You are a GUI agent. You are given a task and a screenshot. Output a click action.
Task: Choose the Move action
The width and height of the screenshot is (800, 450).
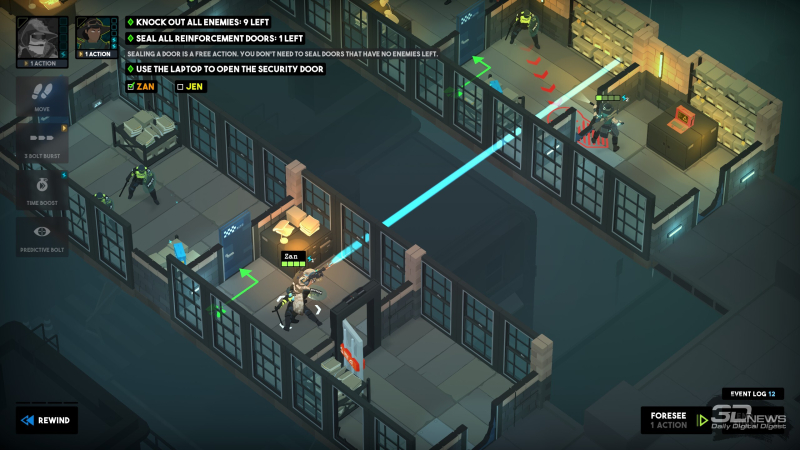(x=42, y=96)
